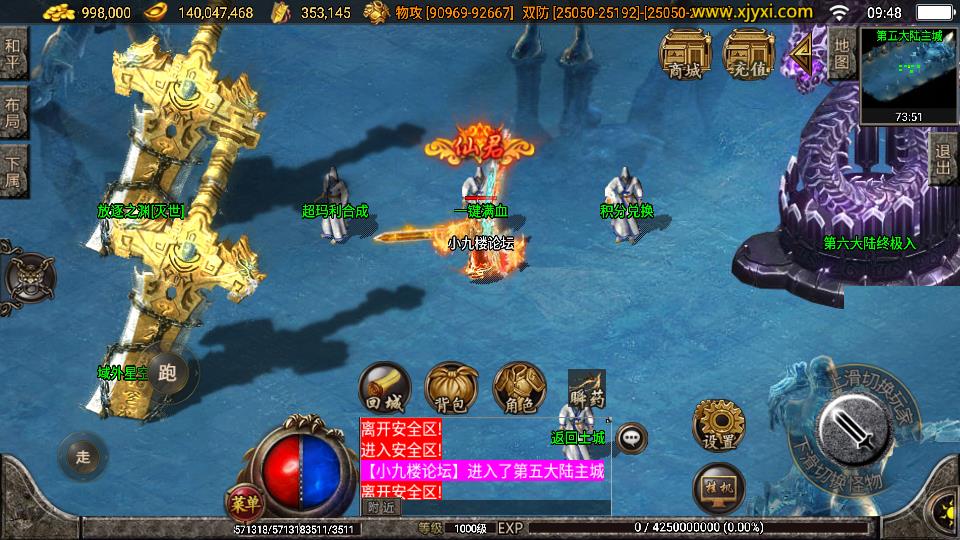Image resolution: width=960 pixels, height=540 pixels.
Task: Open the 背包 backpack
Action: [451, 388]
